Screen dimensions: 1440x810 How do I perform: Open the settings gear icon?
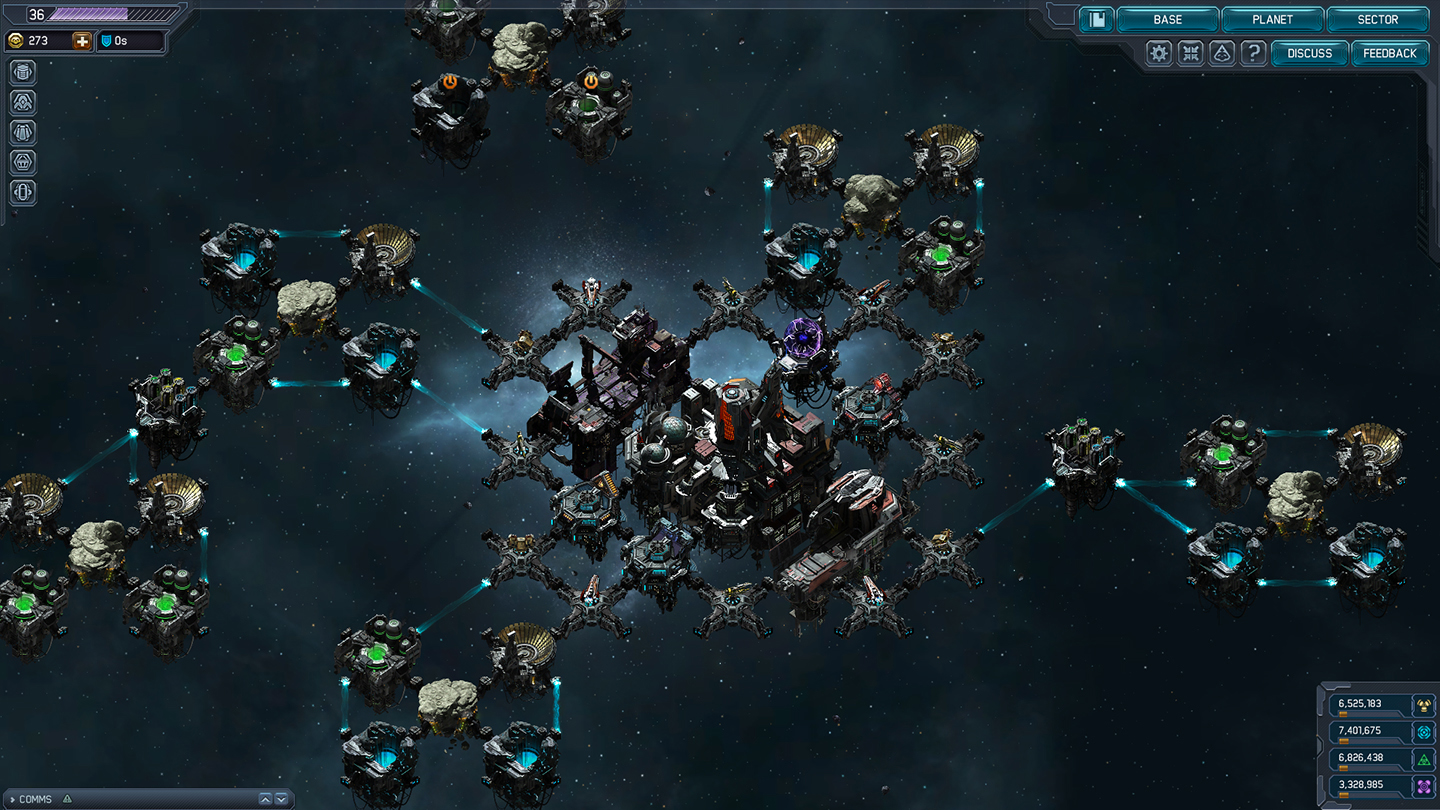coord(1157,53)
